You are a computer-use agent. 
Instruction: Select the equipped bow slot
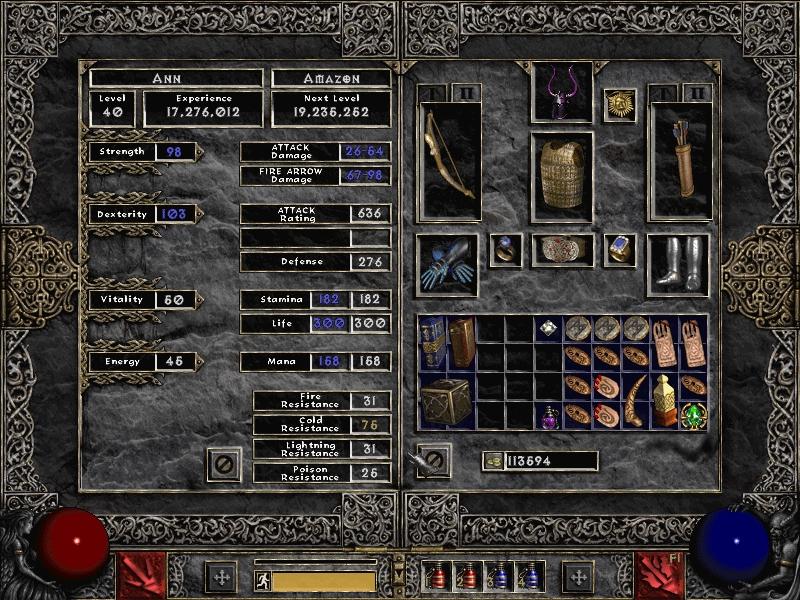450,160
